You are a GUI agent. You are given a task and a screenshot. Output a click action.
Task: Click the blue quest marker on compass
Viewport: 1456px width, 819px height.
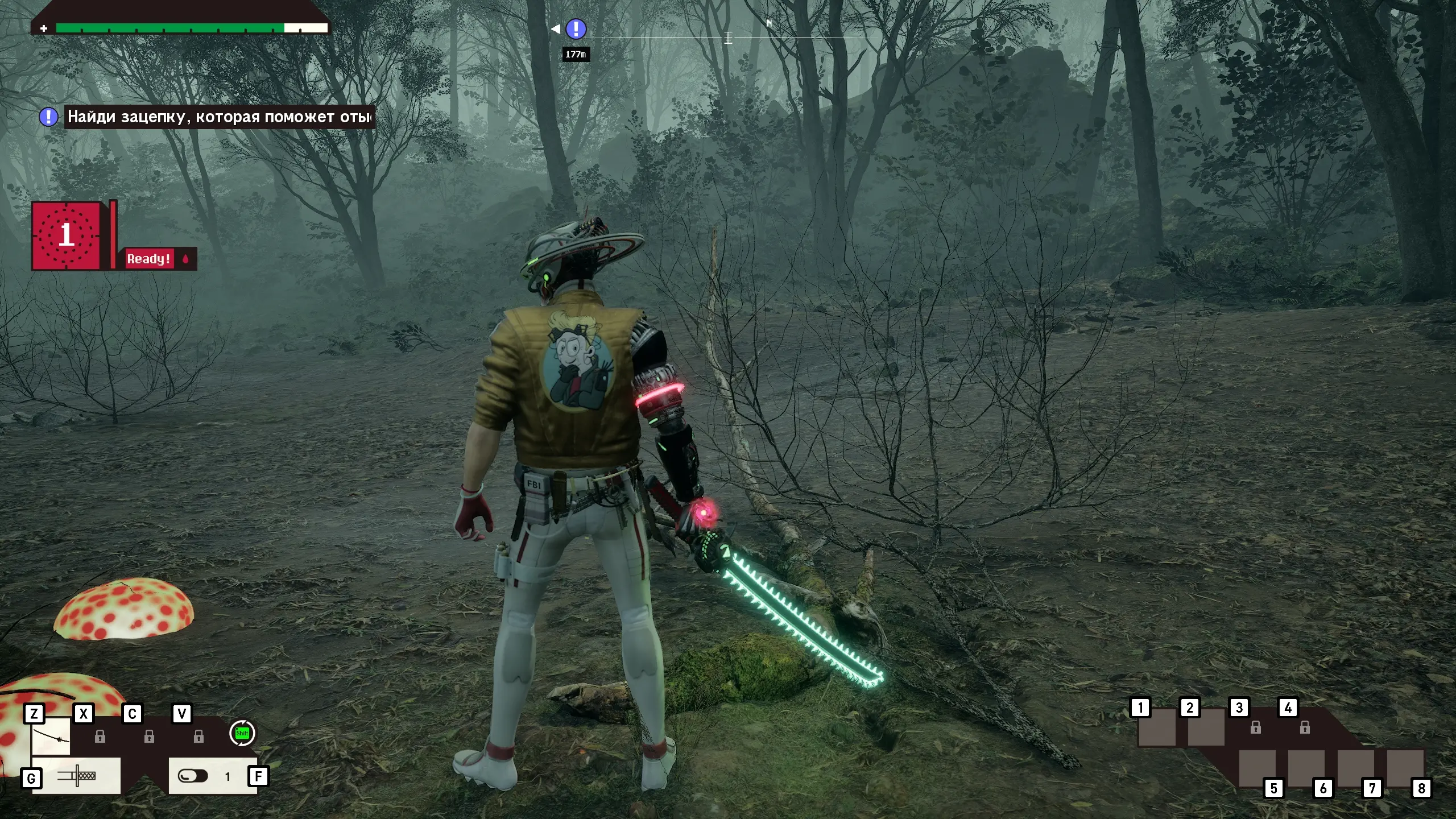[x=576, y=28]
